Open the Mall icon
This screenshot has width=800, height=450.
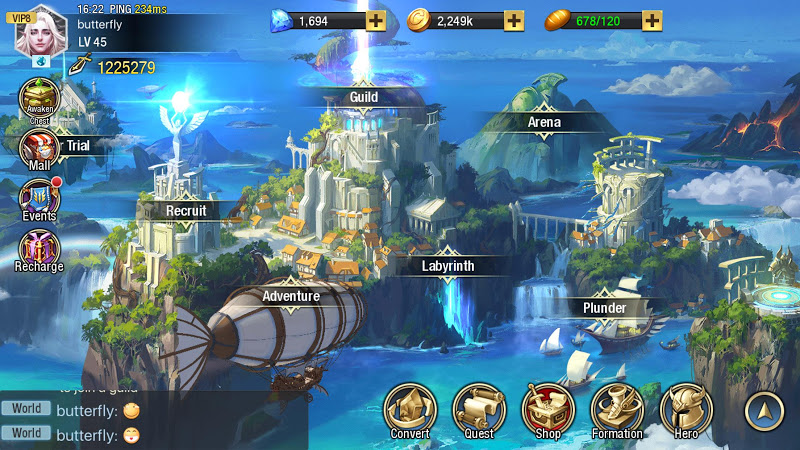pyautogui.click(x=39, y=149)
